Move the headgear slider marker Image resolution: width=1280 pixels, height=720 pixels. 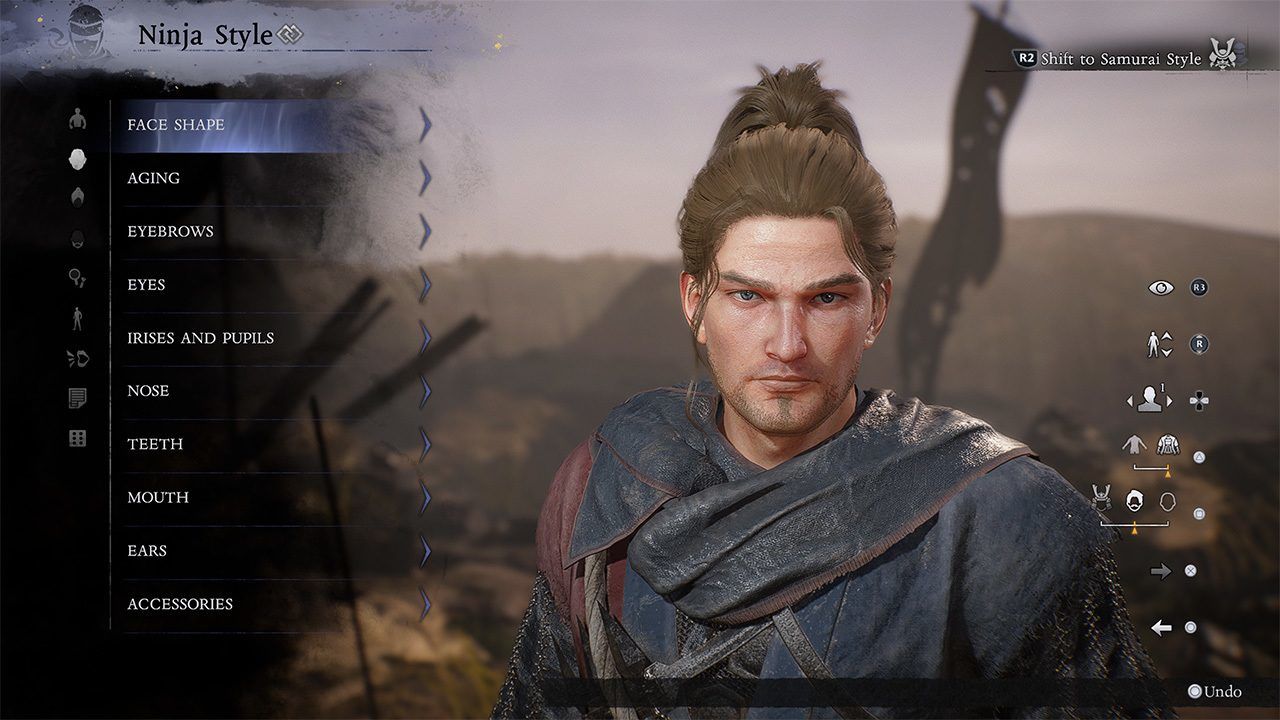coord(1135,528)
